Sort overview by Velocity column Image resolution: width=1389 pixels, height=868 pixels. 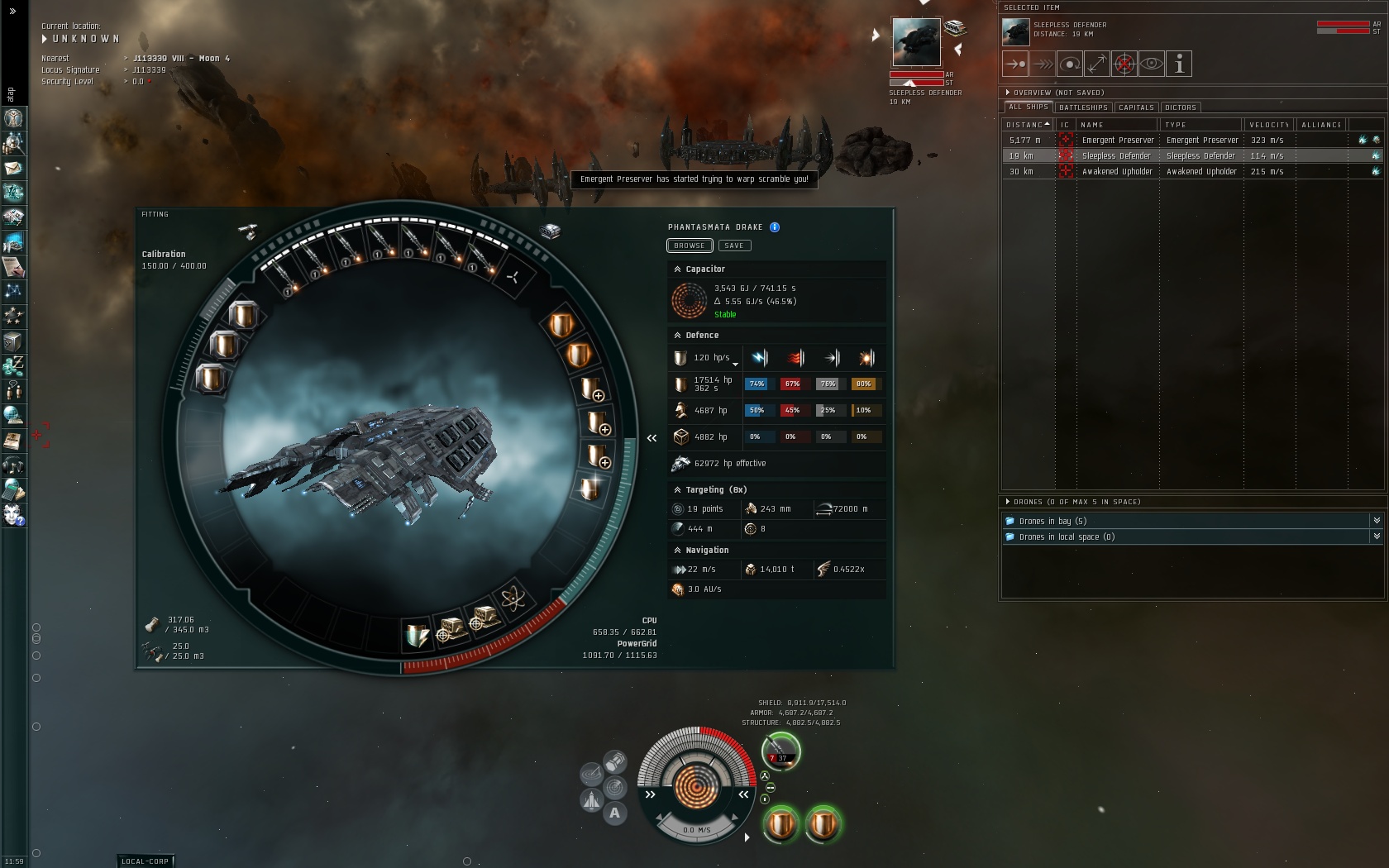(1269, 125)
